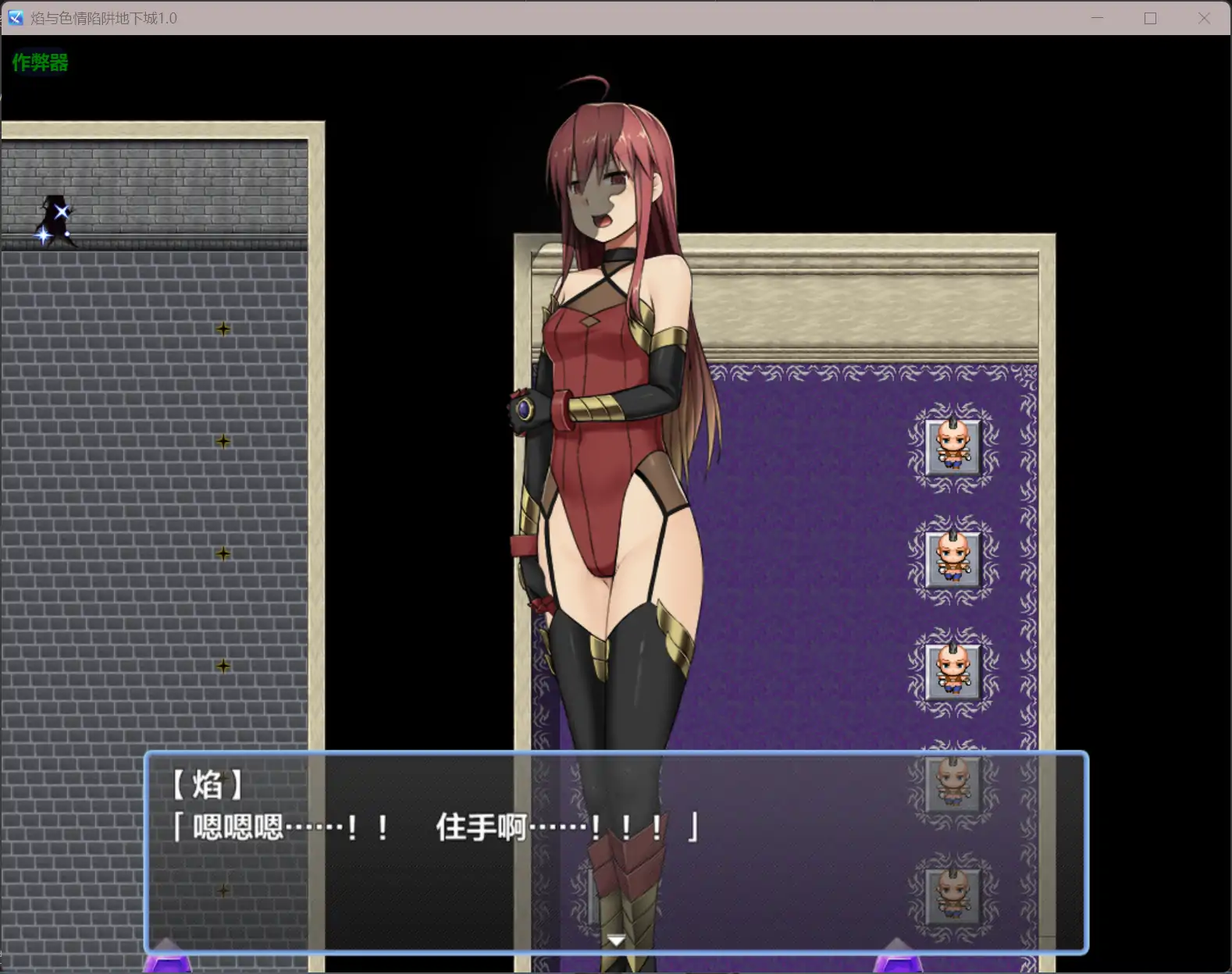Click the game title 焰与色情陷阱地下城1.0
The image size is (1232, 974).
(105, 17)
